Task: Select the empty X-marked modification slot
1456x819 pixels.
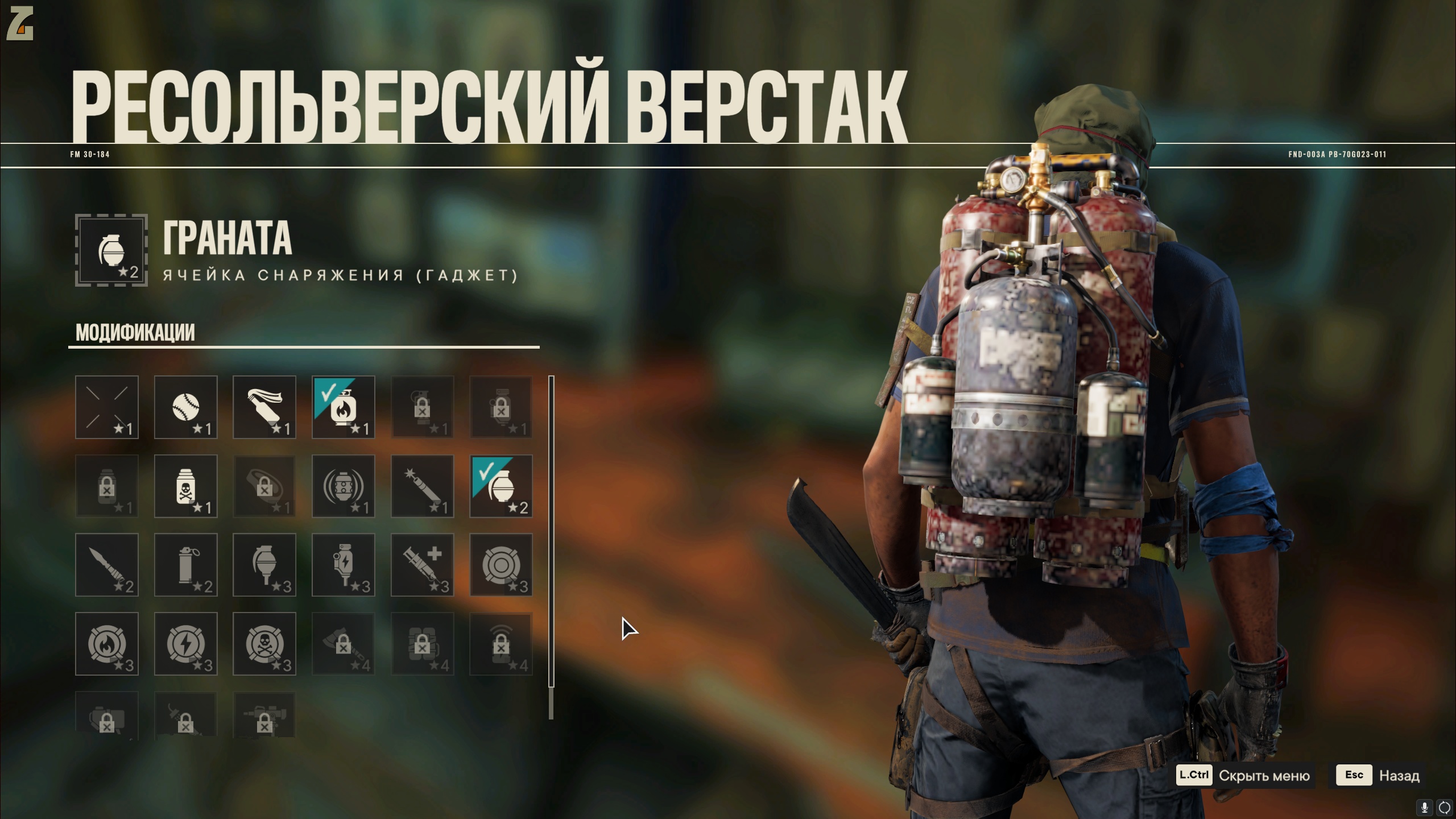Action: 107,407
